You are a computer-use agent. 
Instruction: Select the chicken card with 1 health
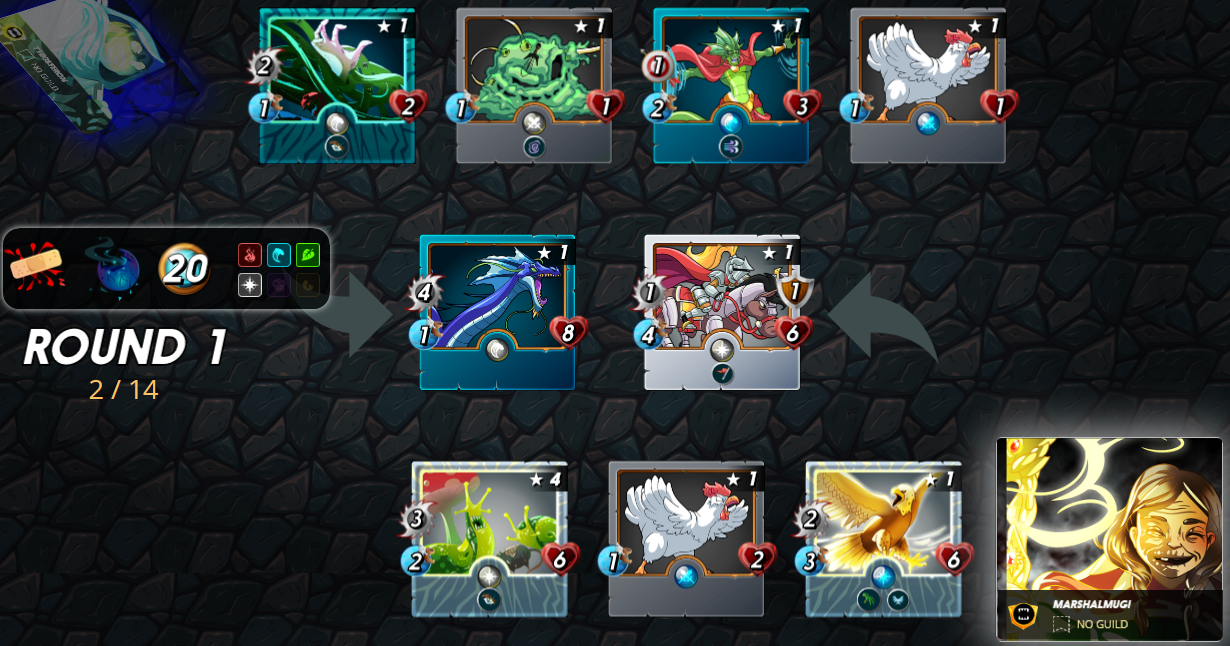coord(927,85)
